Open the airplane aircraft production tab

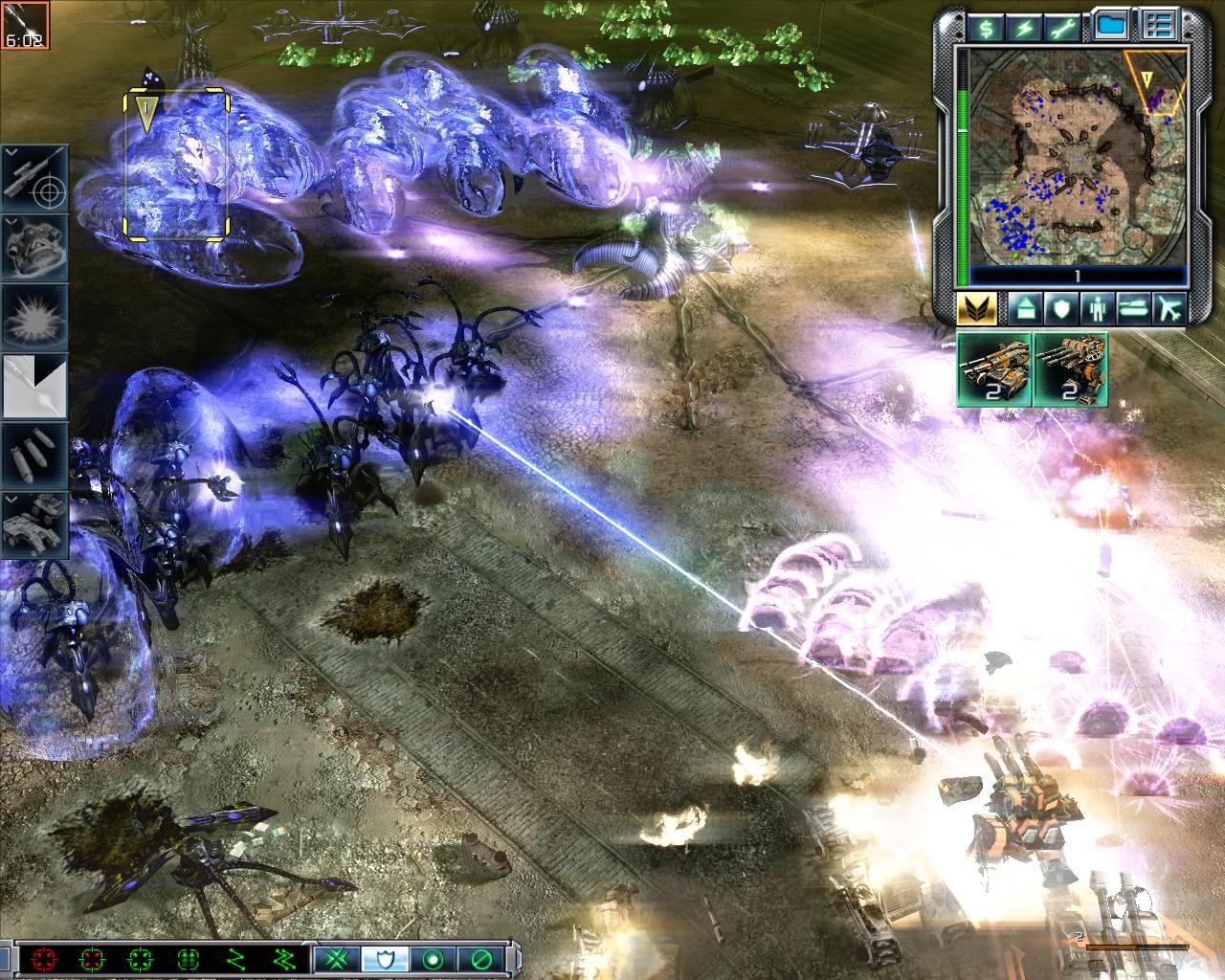click(x=1169, y=308)
